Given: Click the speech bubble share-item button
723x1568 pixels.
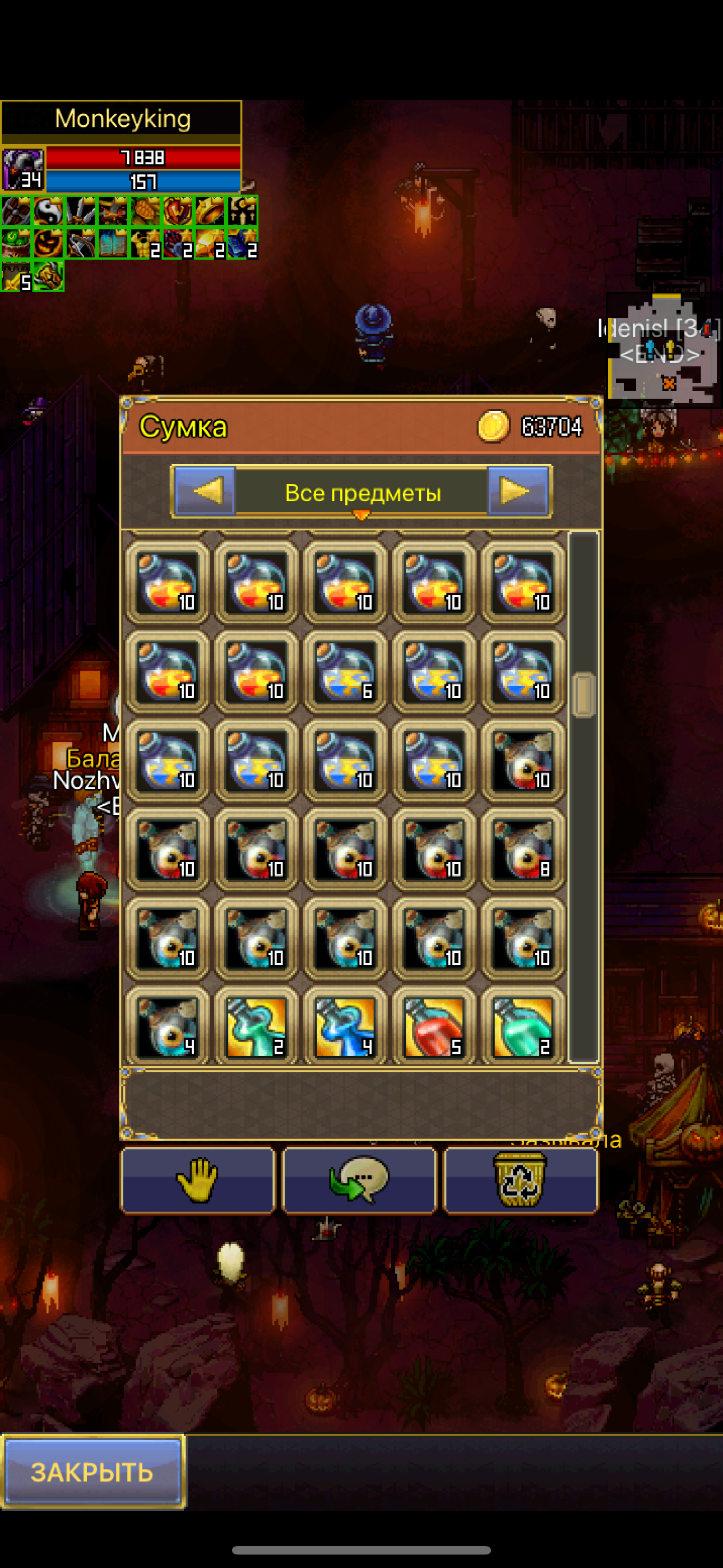Looking at the screenshot, I should point(360,1180).
